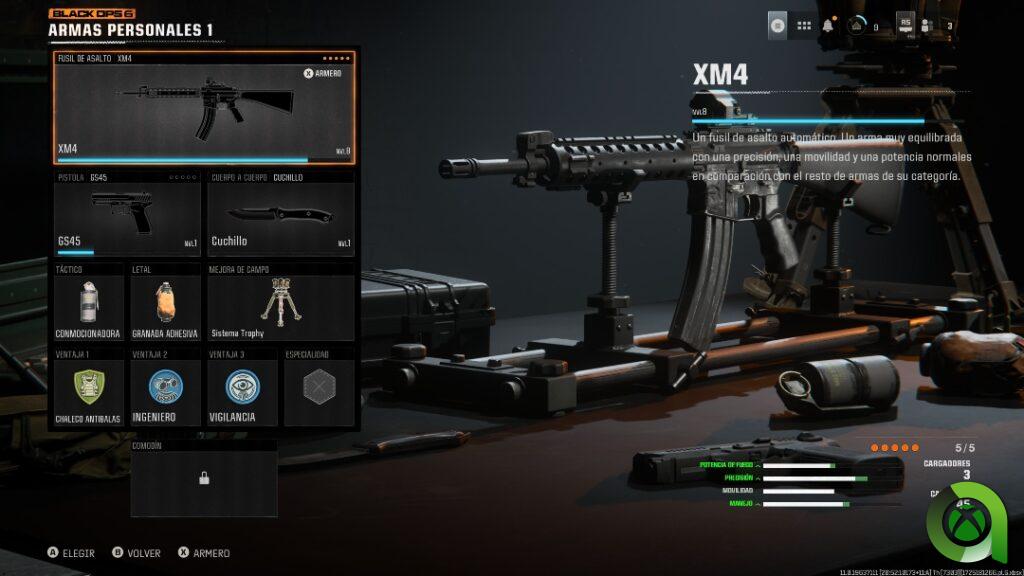The image size is (1024, 576).
Task: Open the friends list icon
Action: point(929,26)
